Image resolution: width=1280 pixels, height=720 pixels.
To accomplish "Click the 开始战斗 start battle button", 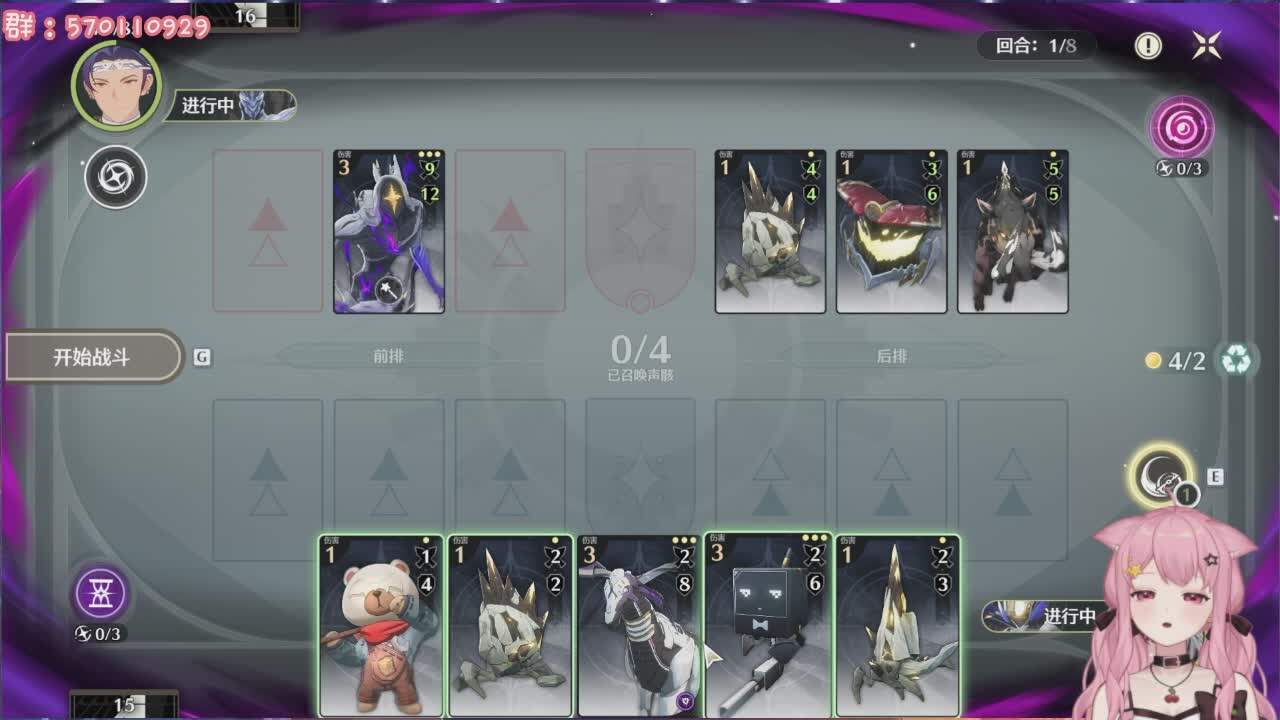I will [93, 357].
